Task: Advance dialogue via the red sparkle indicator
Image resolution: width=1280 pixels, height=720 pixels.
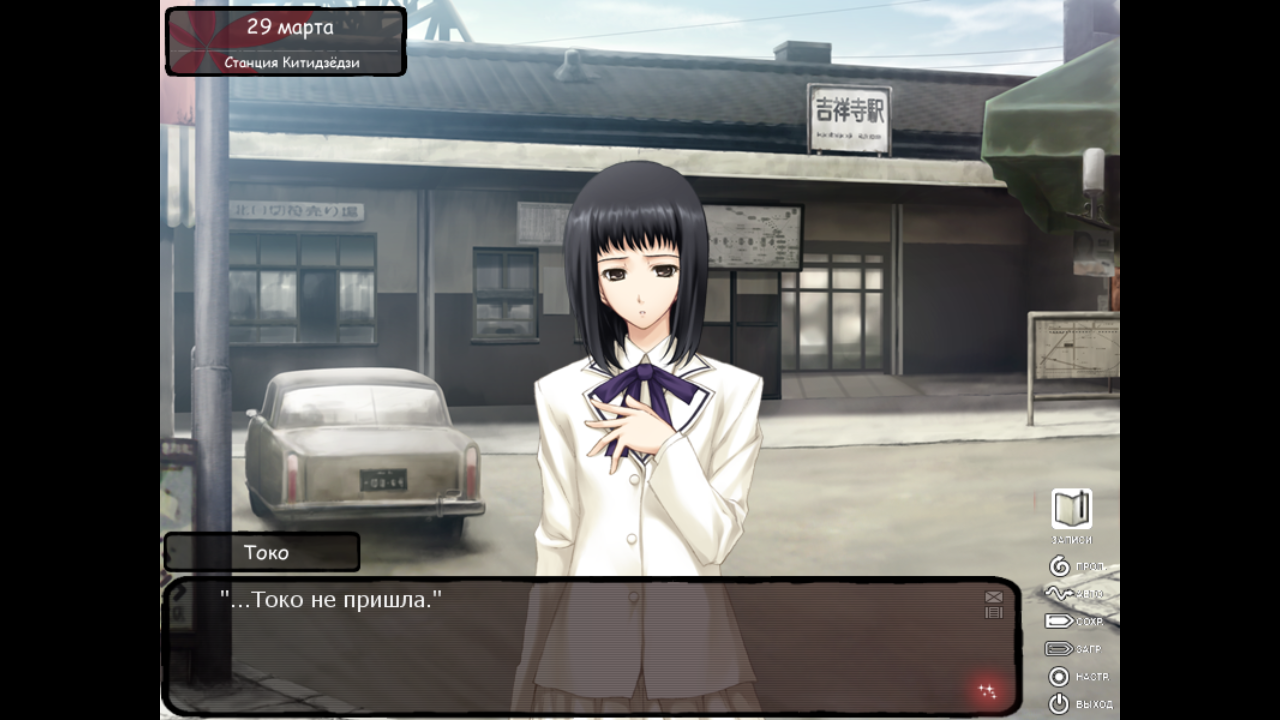Action: tap(987, 690)
